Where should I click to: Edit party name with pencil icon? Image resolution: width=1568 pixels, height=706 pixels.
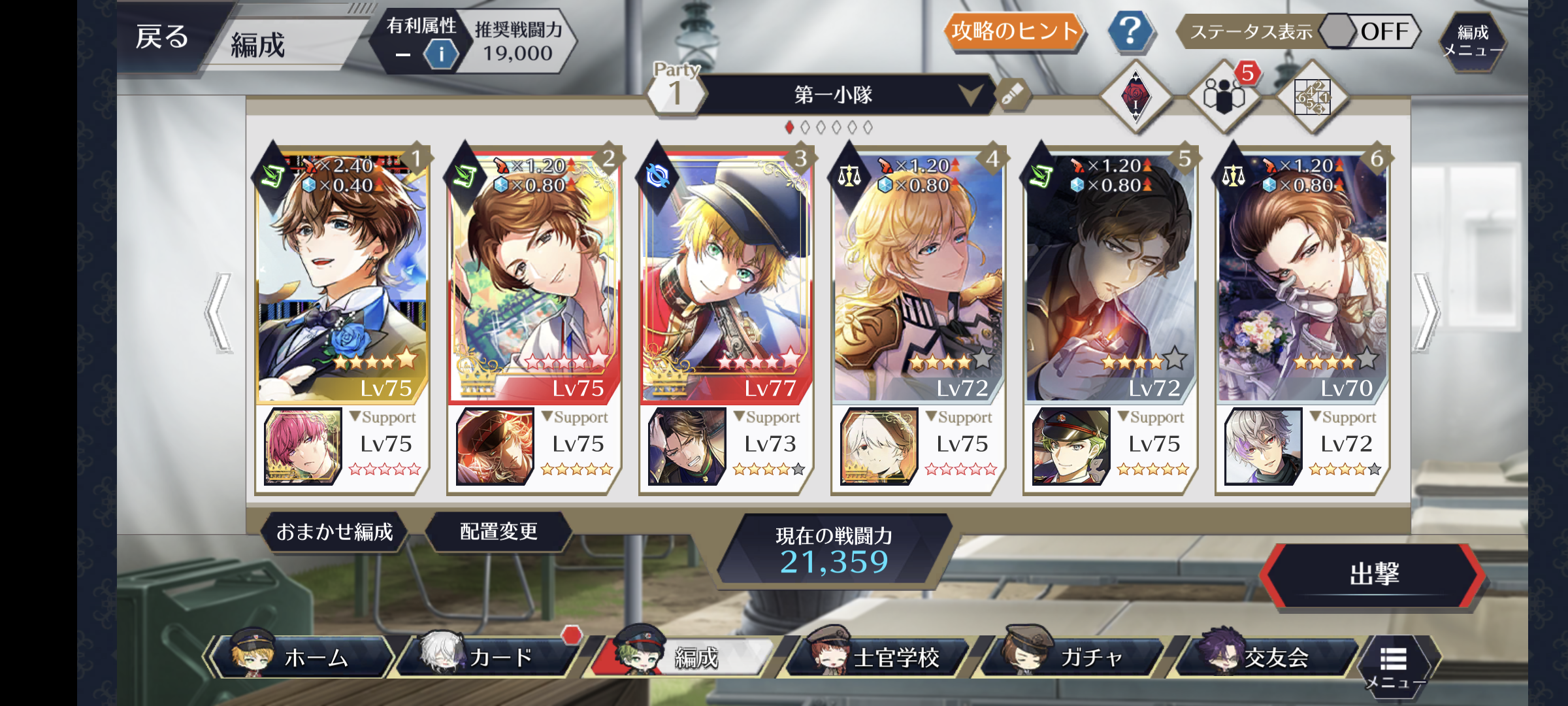point(1012,95)
